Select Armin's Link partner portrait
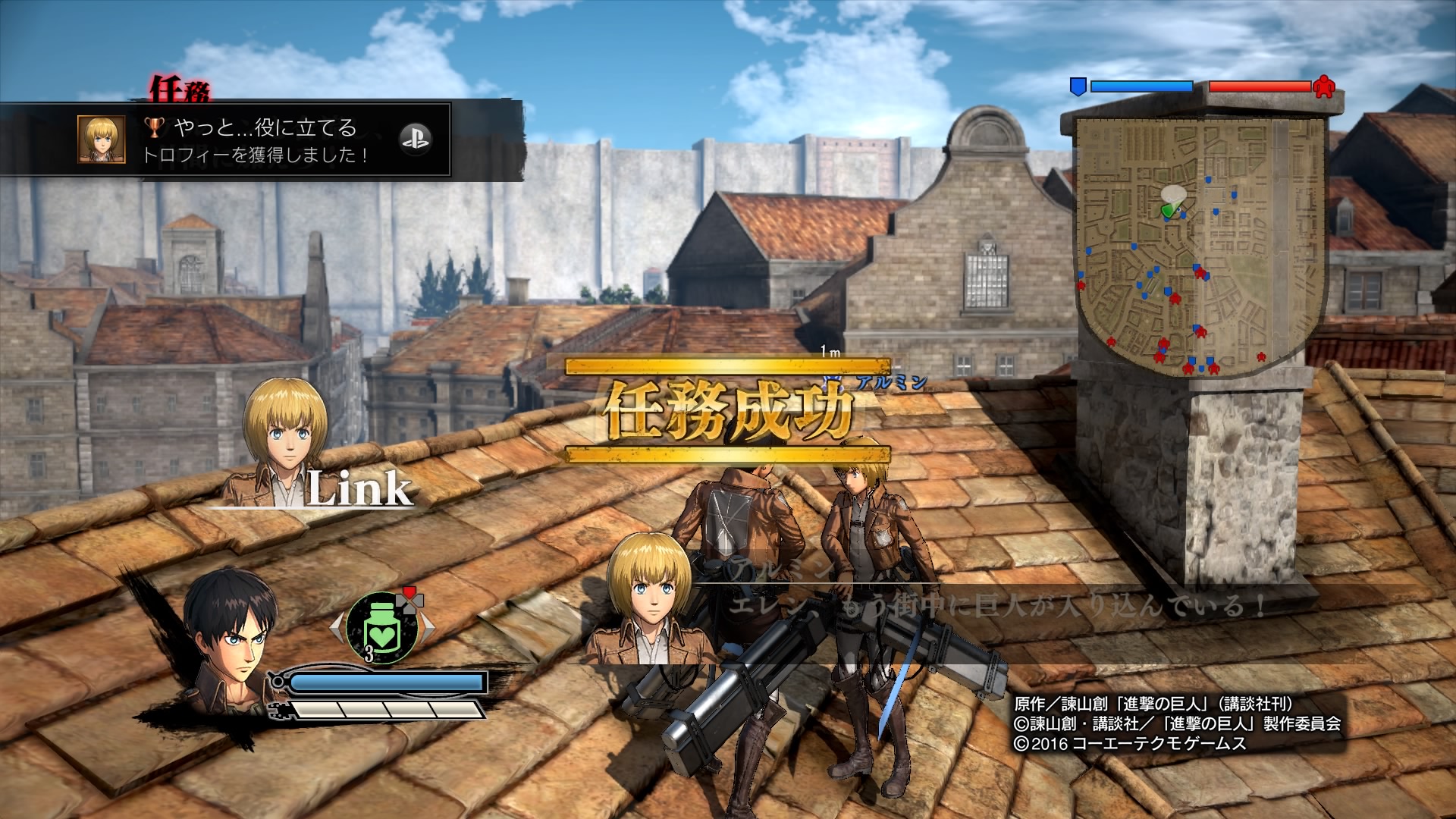 (286, 444)
